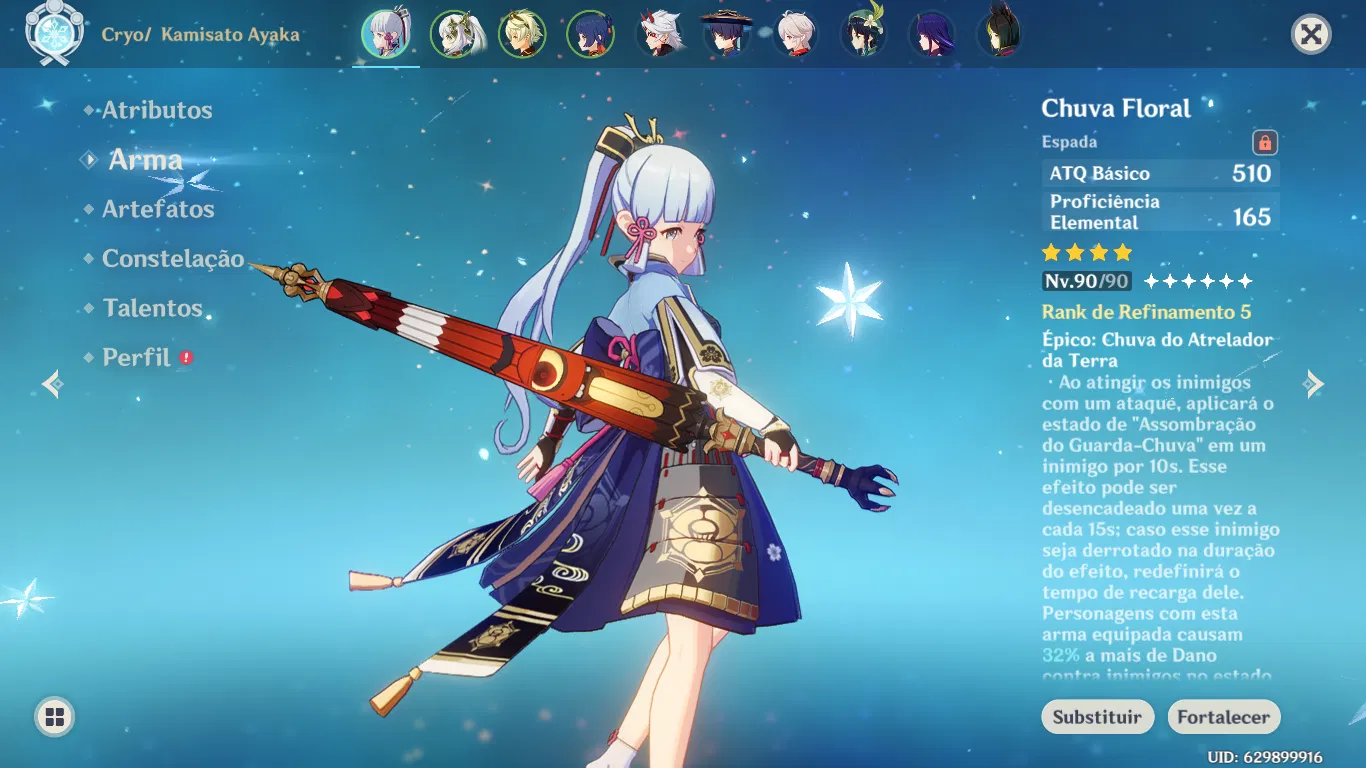Toggle the lock on Chuva Floral weapon
The image size is (1366, 768).
coord(1266,141)
